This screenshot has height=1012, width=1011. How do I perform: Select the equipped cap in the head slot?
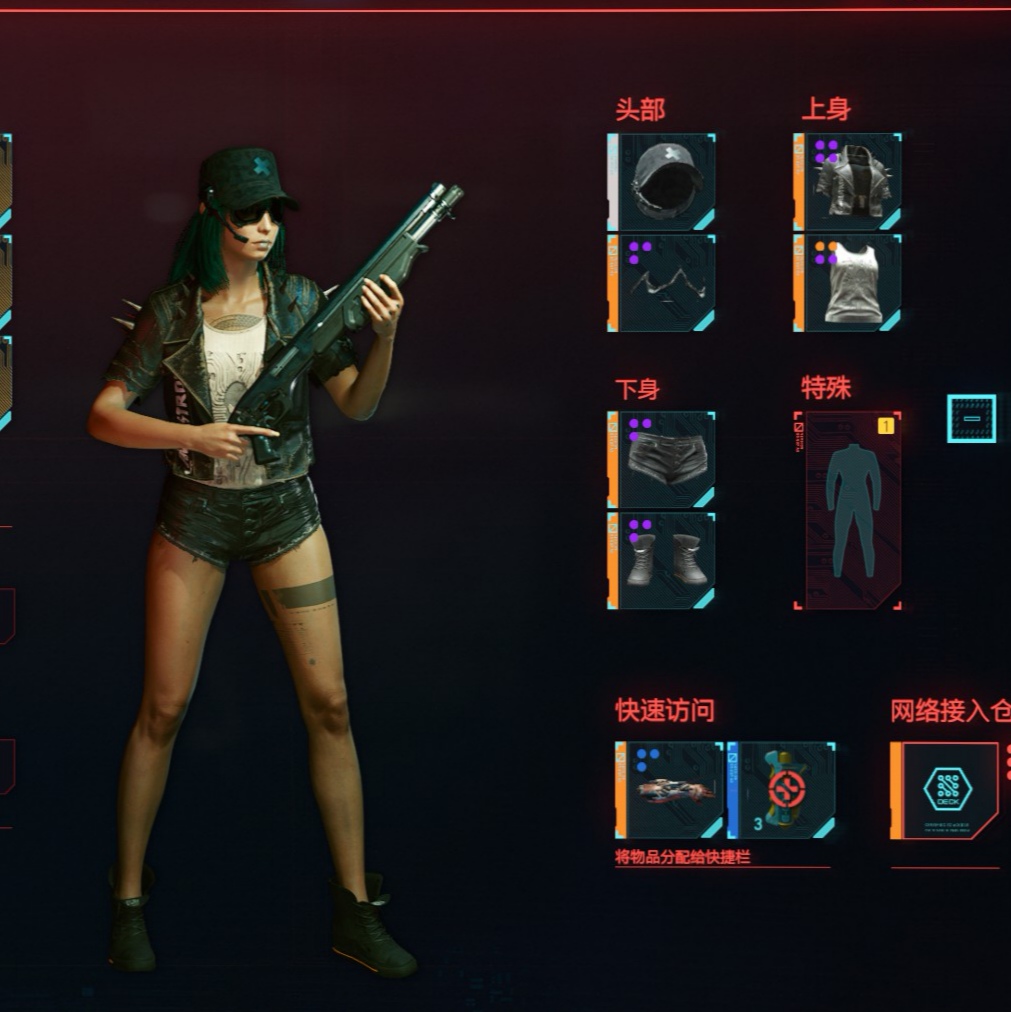pos(662,181)
